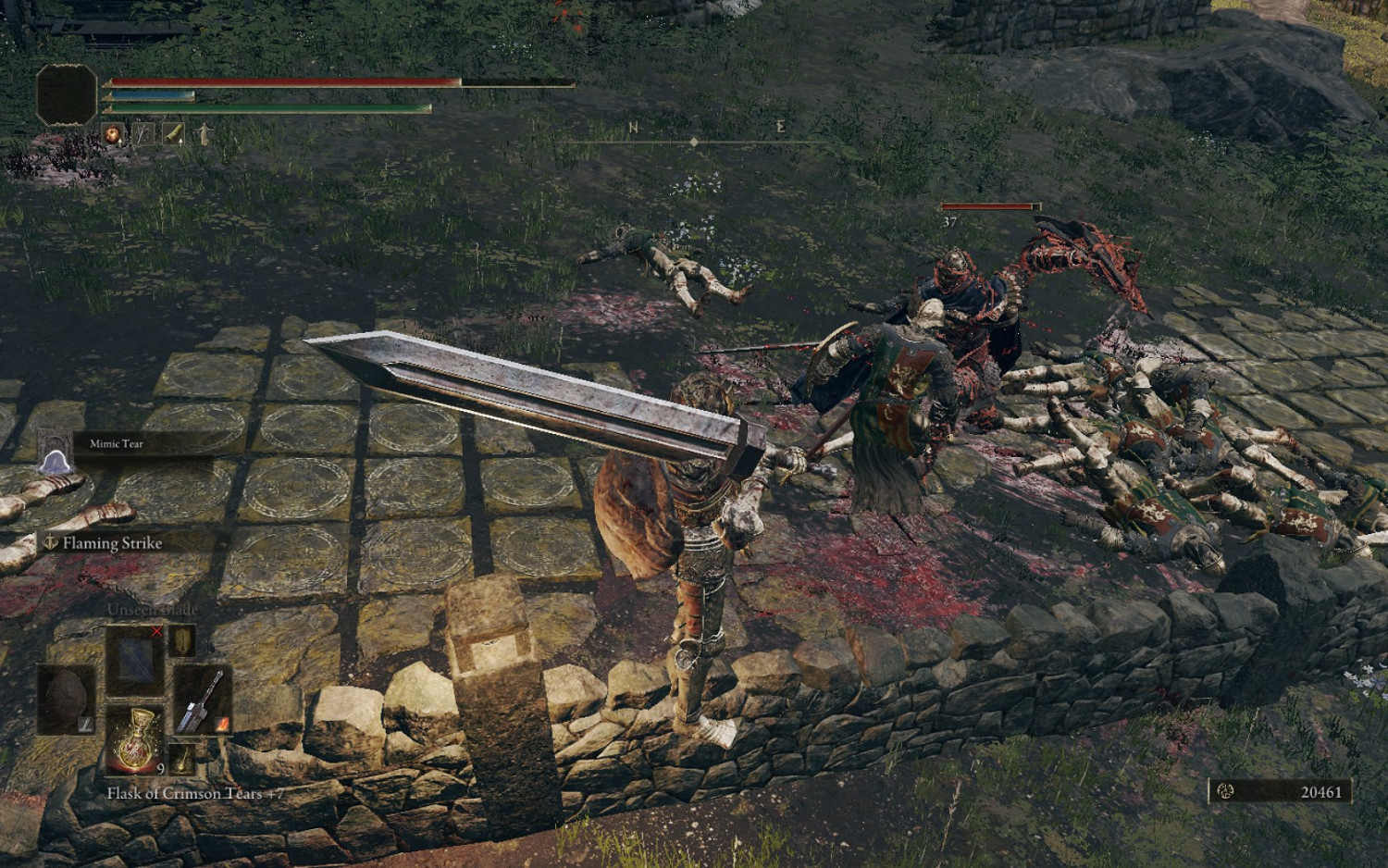Toggle the flame Ash of War indicator

tap(222, 725)
